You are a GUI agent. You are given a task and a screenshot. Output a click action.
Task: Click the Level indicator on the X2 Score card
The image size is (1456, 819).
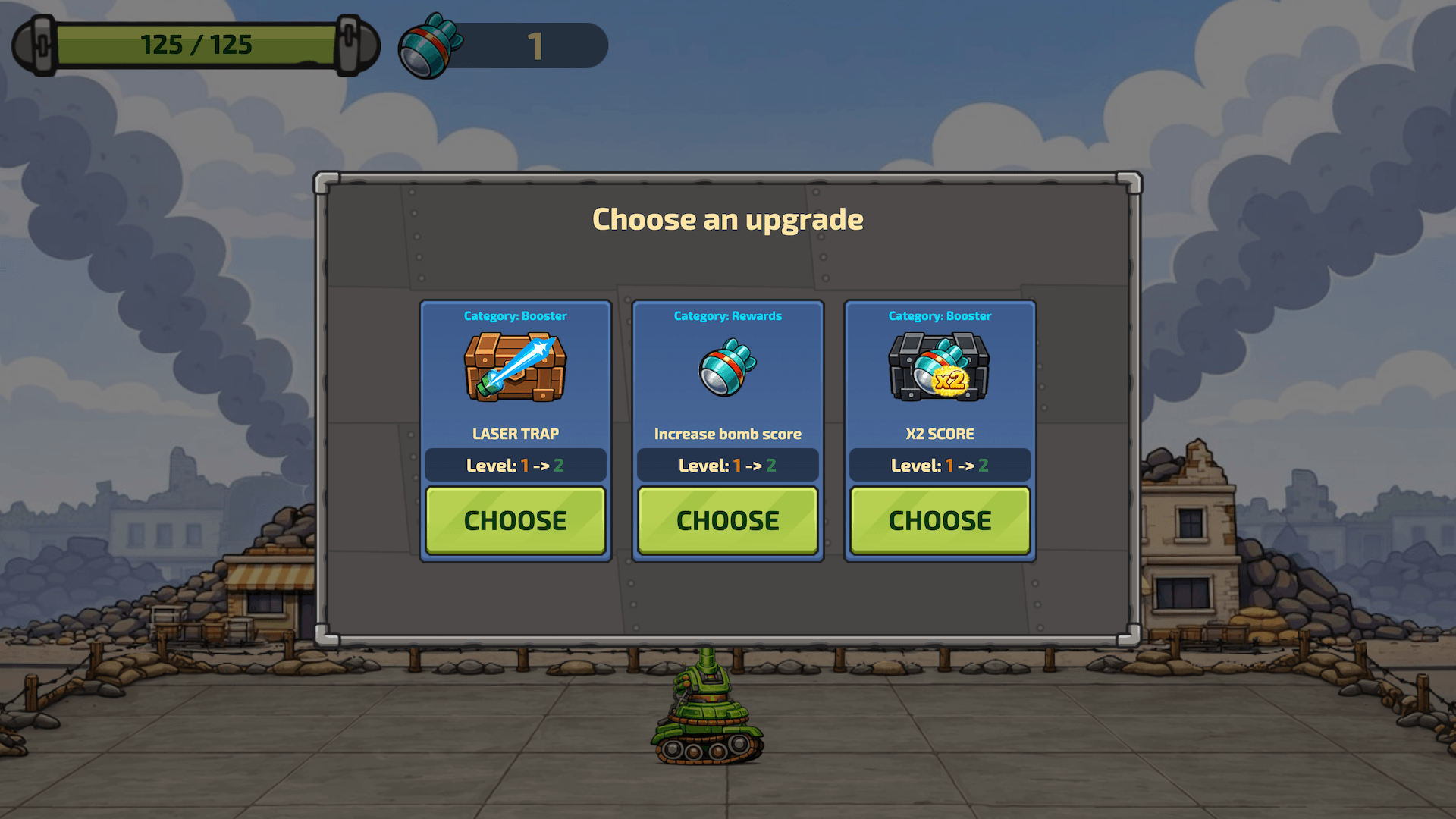coord(940,465)
